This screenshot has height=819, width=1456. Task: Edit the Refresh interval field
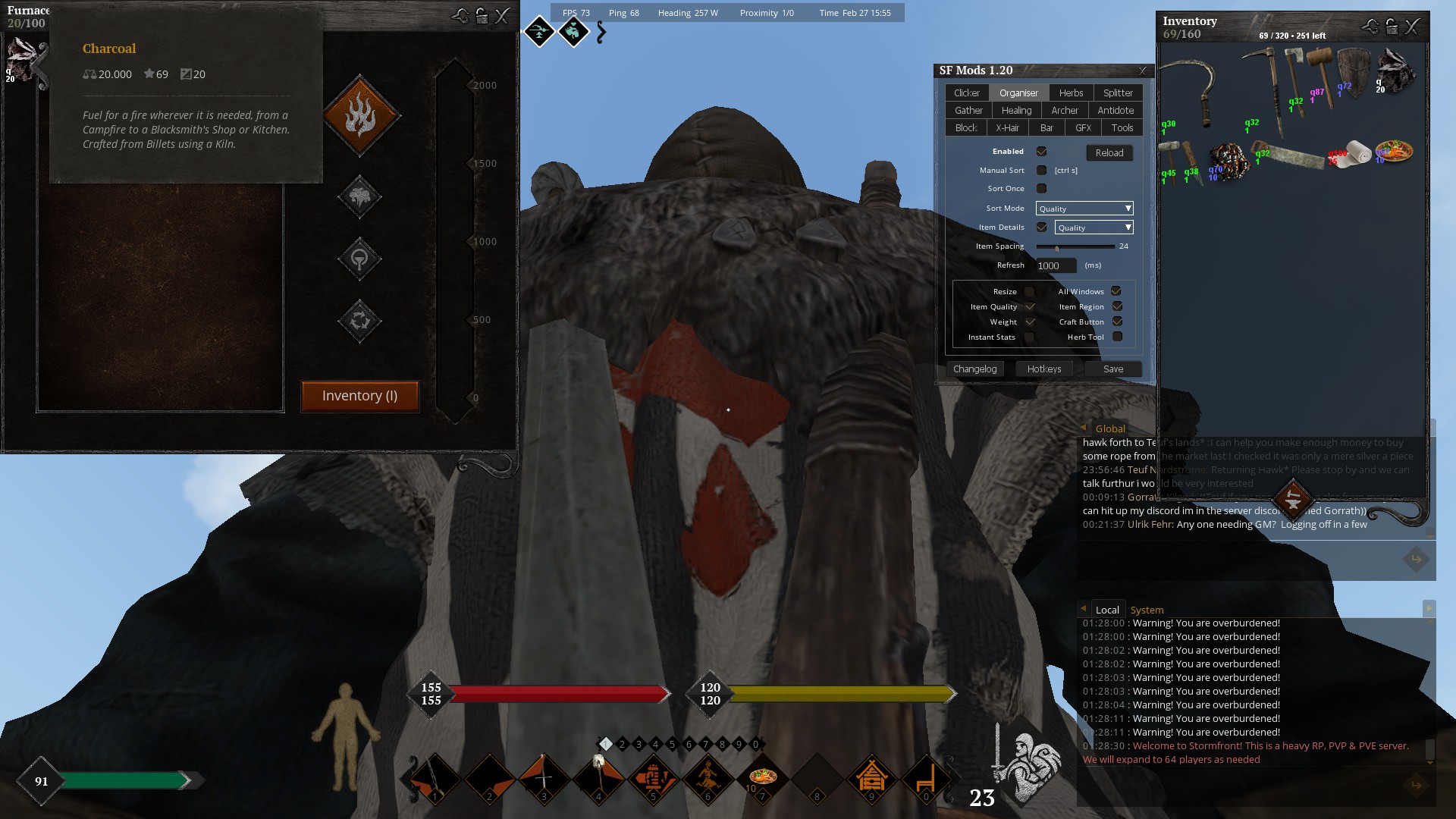pos(1056,265)
